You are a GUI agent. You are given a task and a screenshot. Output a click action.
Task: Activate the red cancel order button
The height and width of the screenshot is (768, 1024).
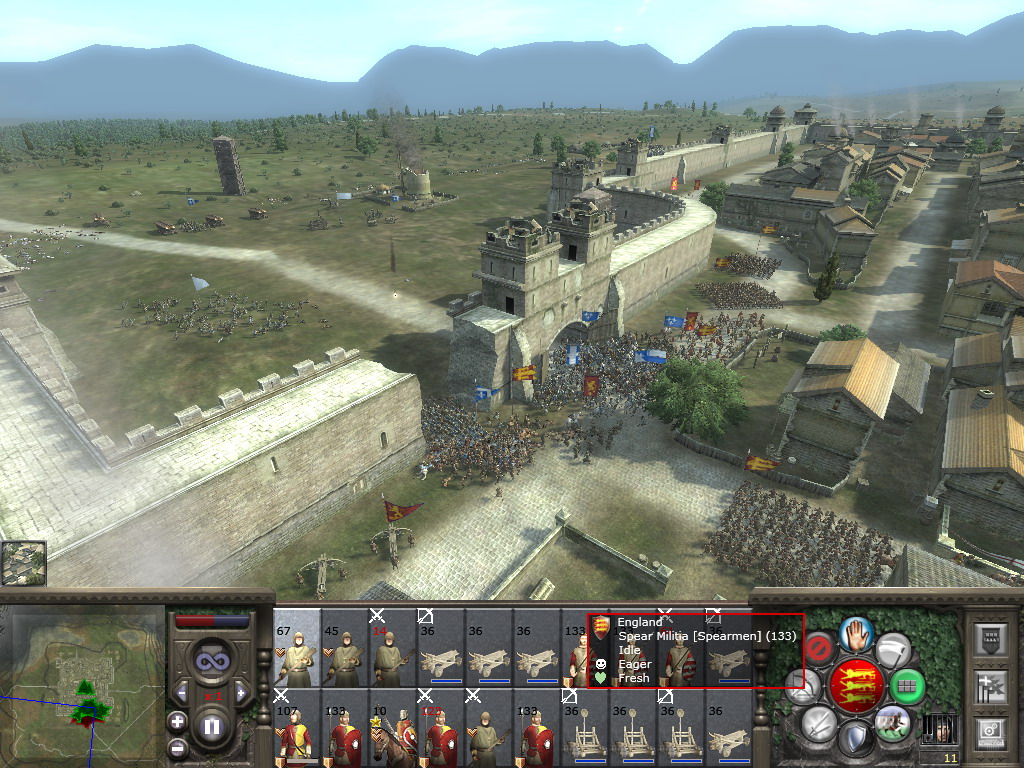pyautogui.click(x=819, y=648)
